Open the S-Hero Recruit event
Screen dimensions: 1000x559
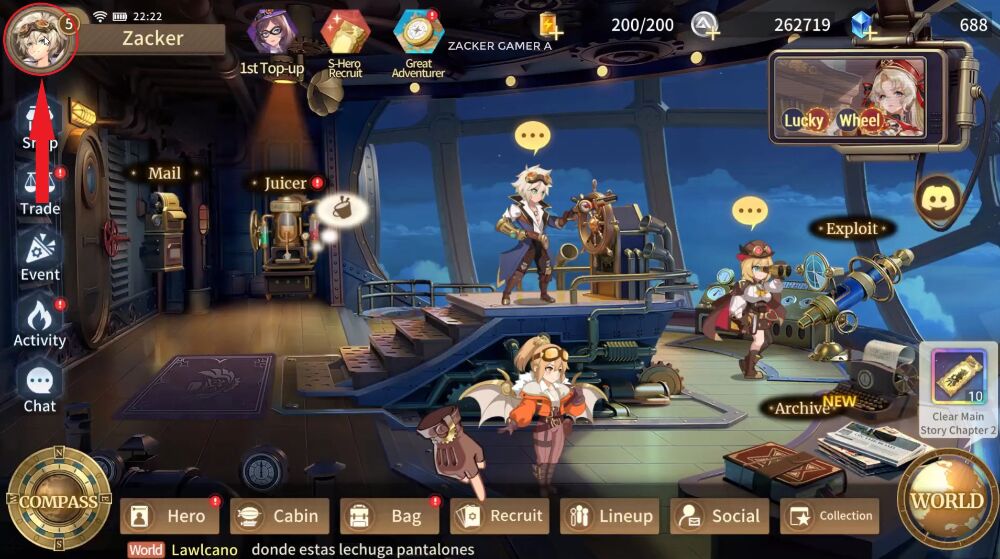(x=345, y=38)
